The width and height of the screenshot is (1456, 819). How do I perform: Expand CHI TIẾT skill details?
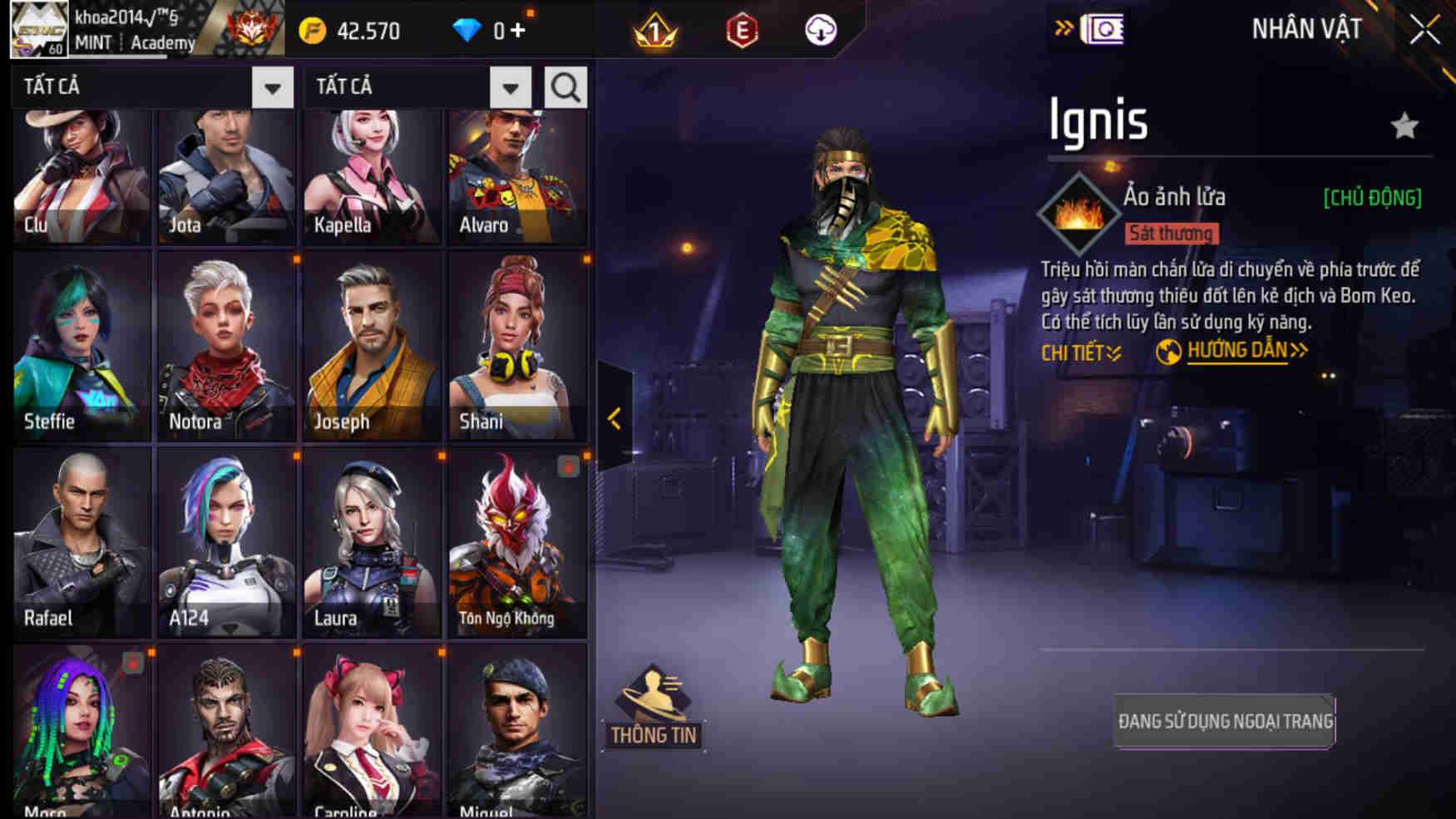(x=1081, y=353)
